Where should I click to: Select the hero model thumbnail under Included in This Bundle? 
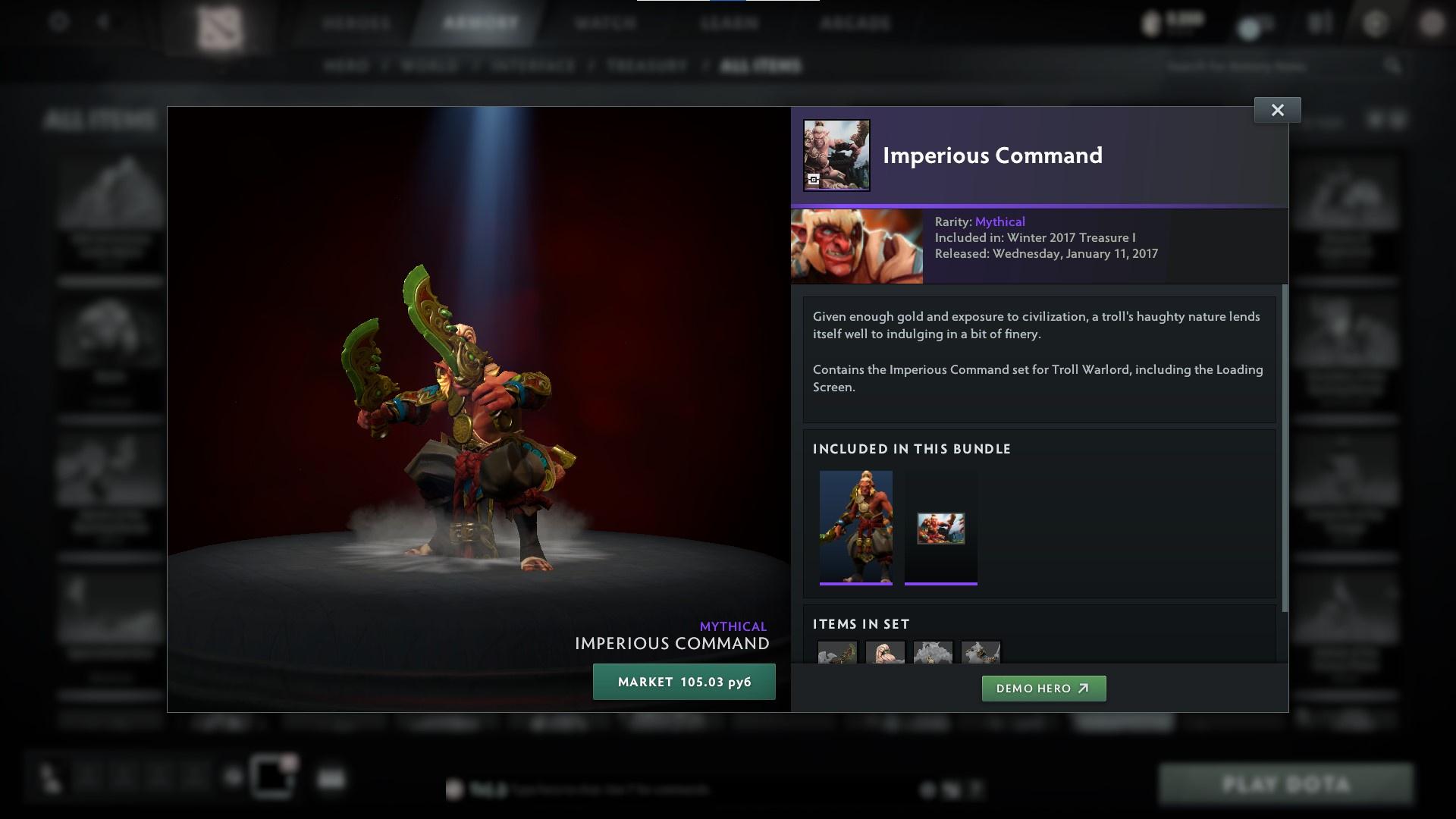pyautogui.click(x=856, y=526)
